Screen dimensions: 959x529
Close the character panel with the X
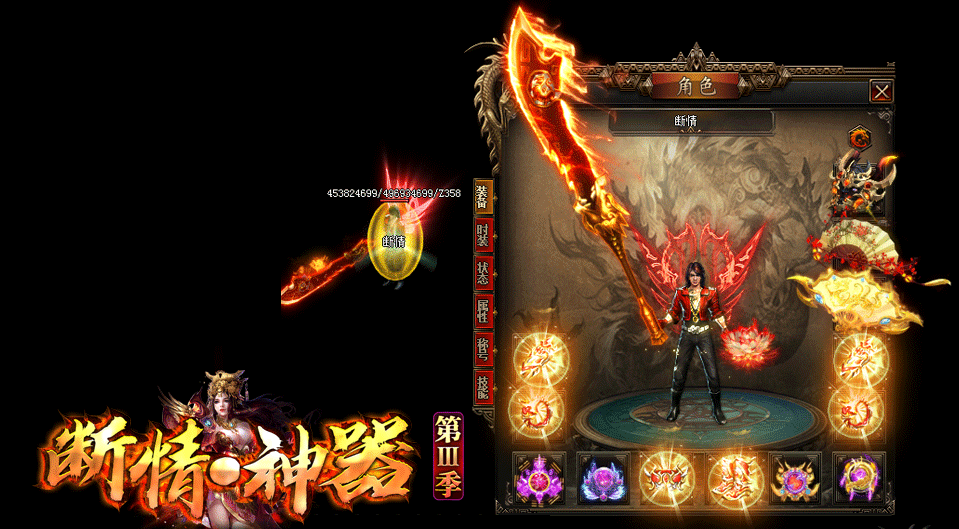click(x=880, y=92)
